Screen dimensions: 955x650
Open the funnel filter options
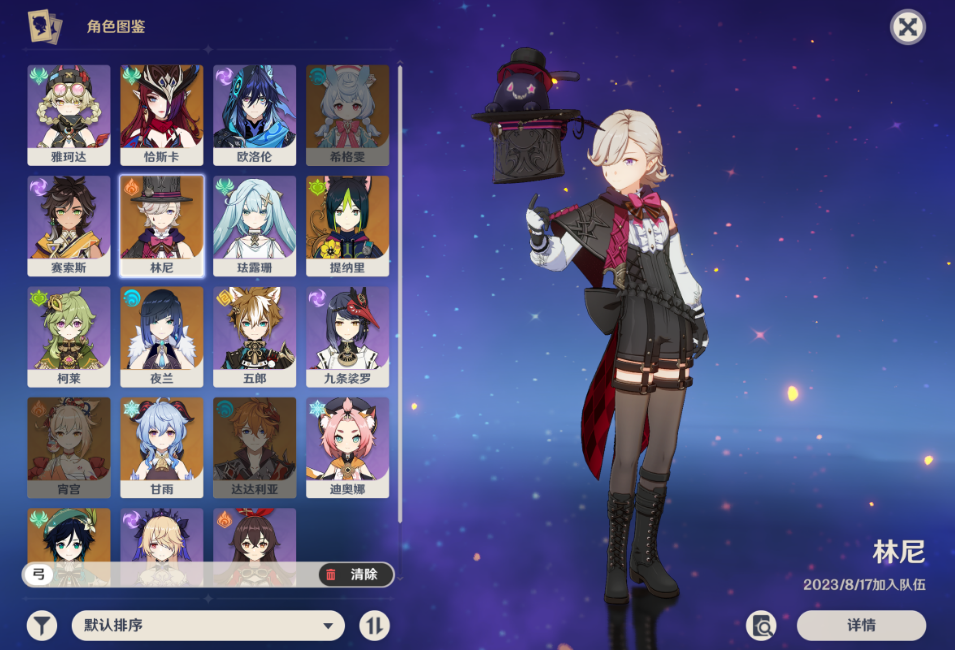(41, 626)
